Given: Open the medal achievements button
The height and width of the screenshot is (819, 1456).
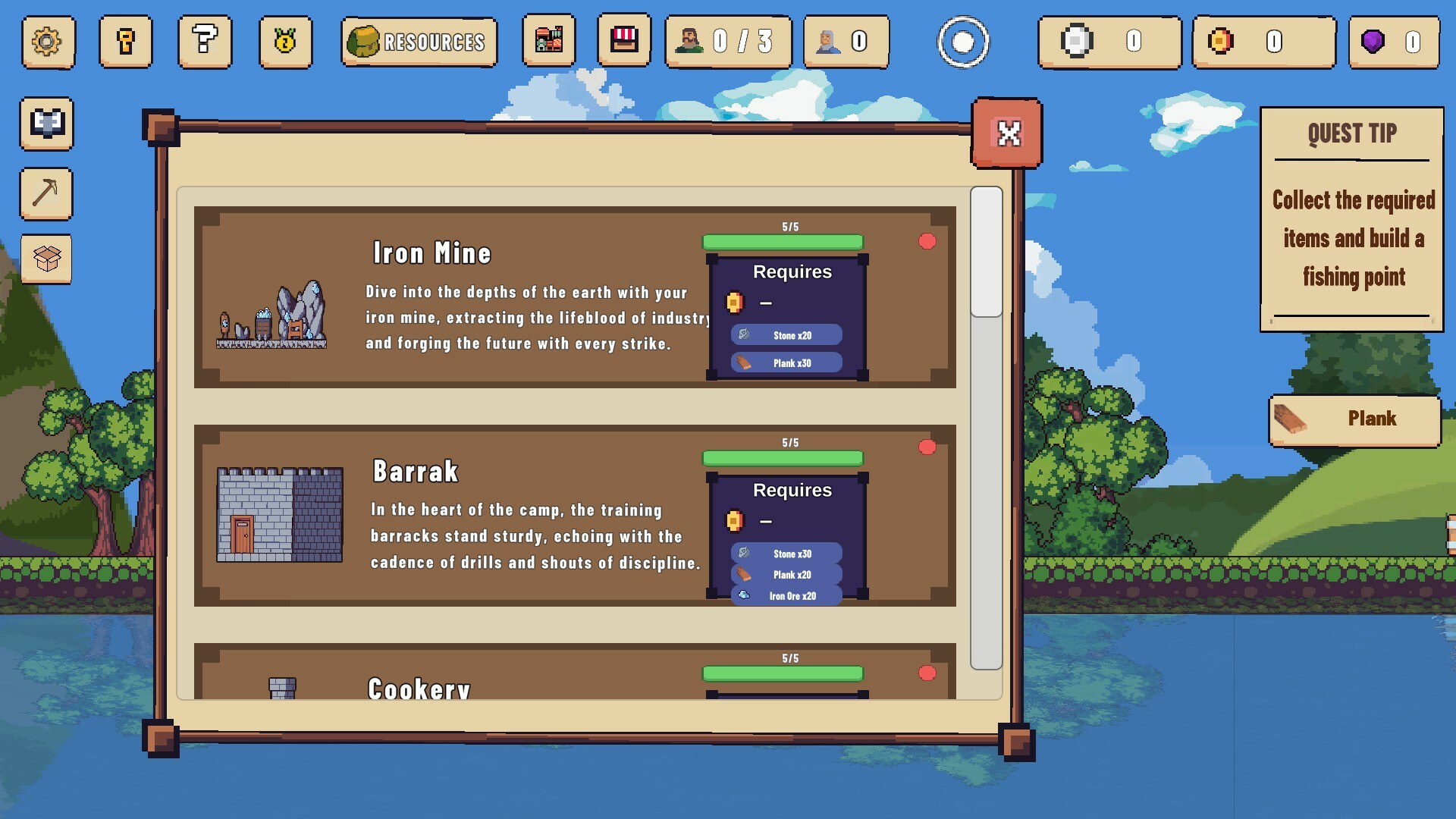Looking at the screenshot, I should [285, 42].
